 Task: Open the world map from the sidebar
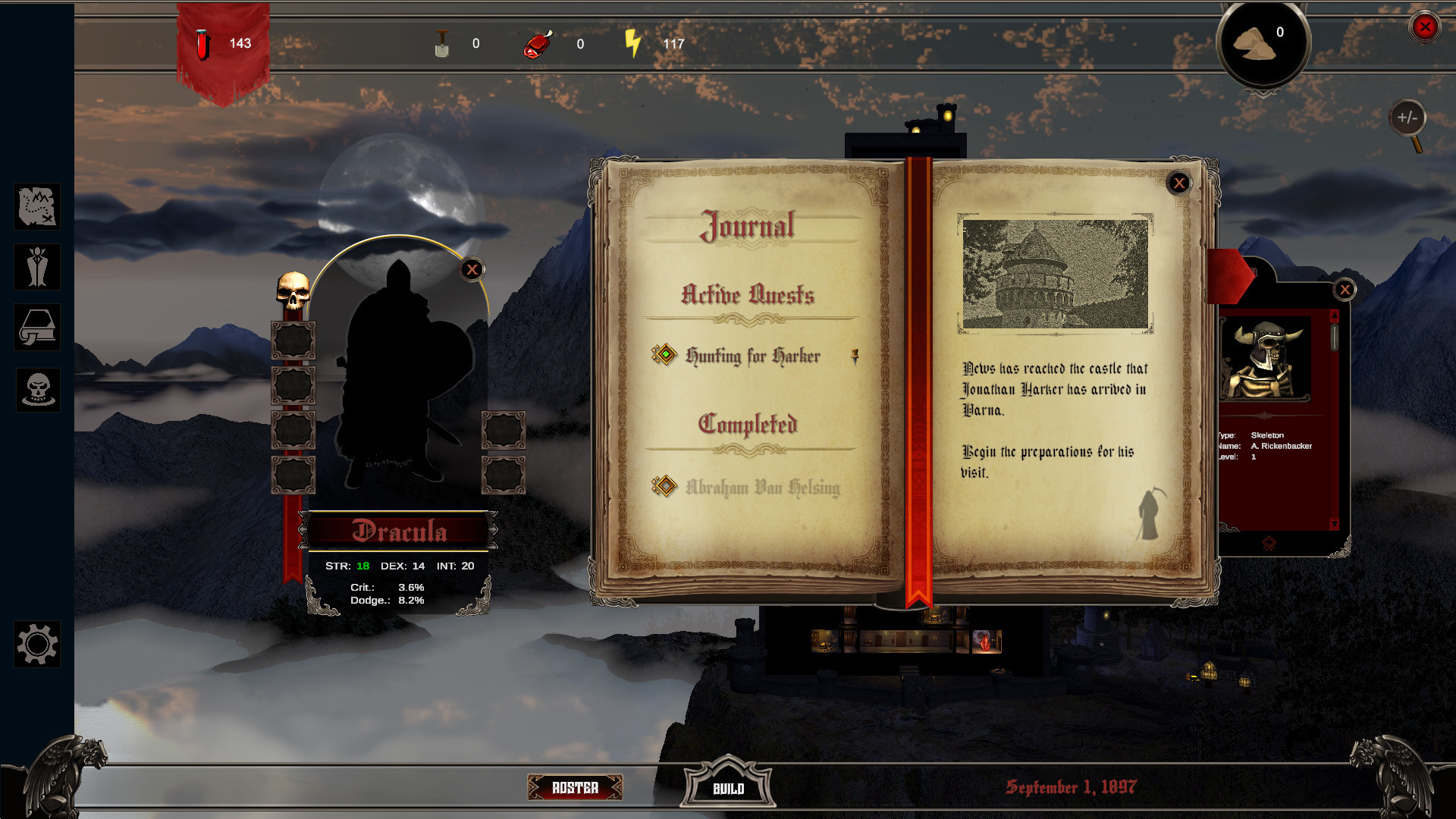click(x=36, y=206)
